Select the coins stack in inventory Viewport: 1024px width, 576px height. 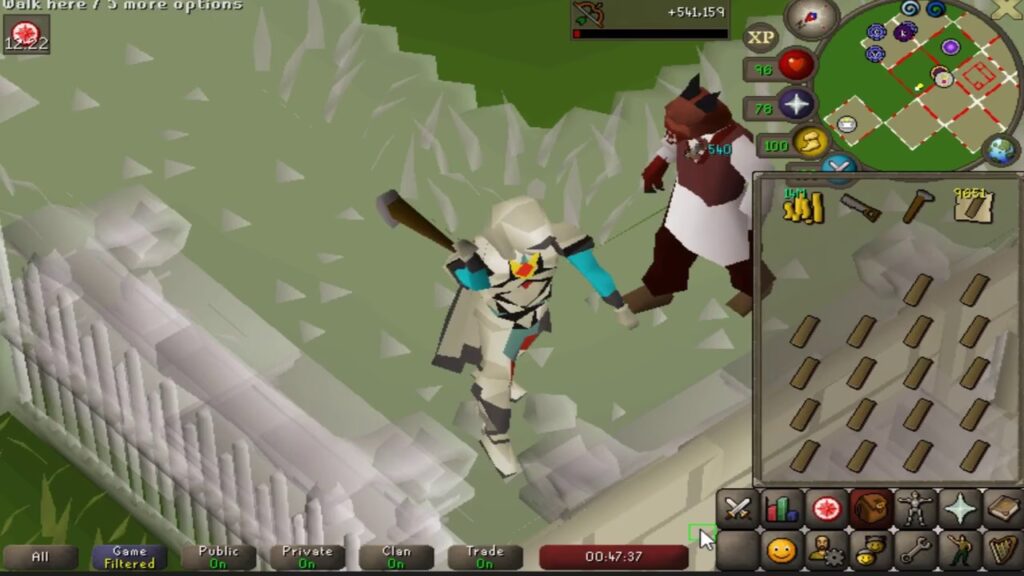[803, 206]
